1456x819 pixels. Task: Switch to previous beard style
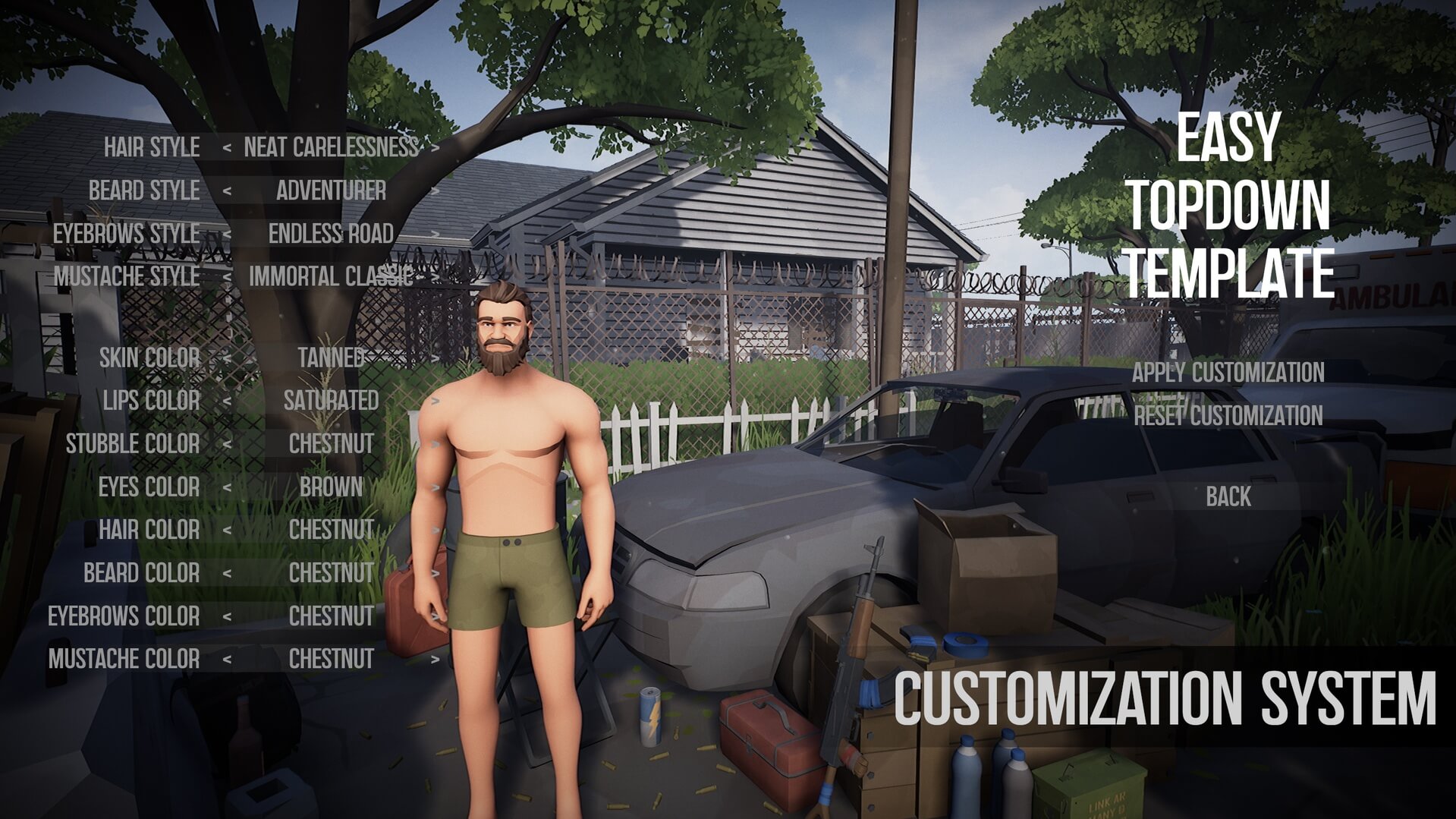(x=227, y=191)
